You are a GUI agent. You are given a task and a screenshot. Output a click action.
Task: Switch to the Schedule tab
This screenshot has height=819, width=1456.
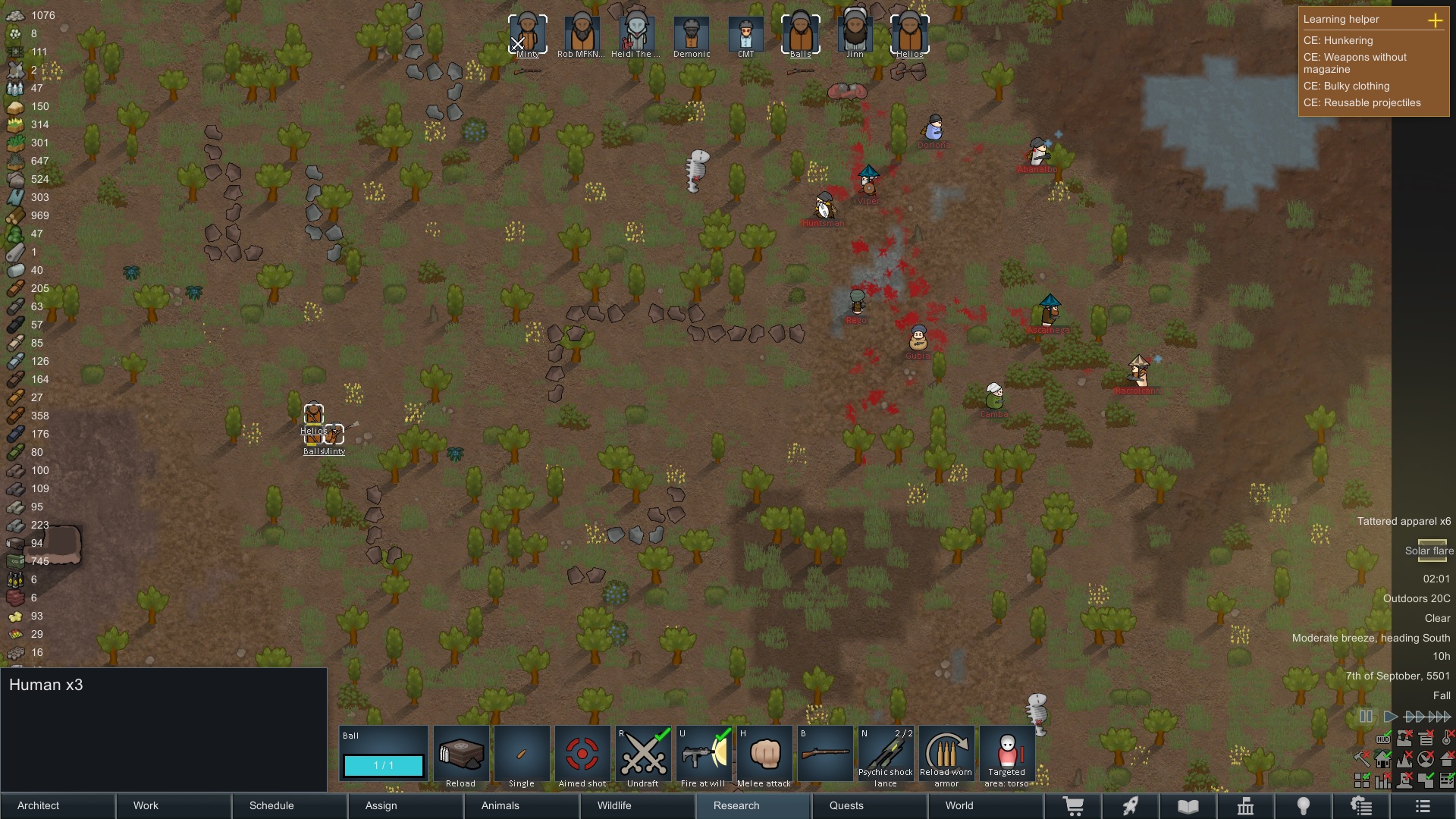click(x=290, y=805)
